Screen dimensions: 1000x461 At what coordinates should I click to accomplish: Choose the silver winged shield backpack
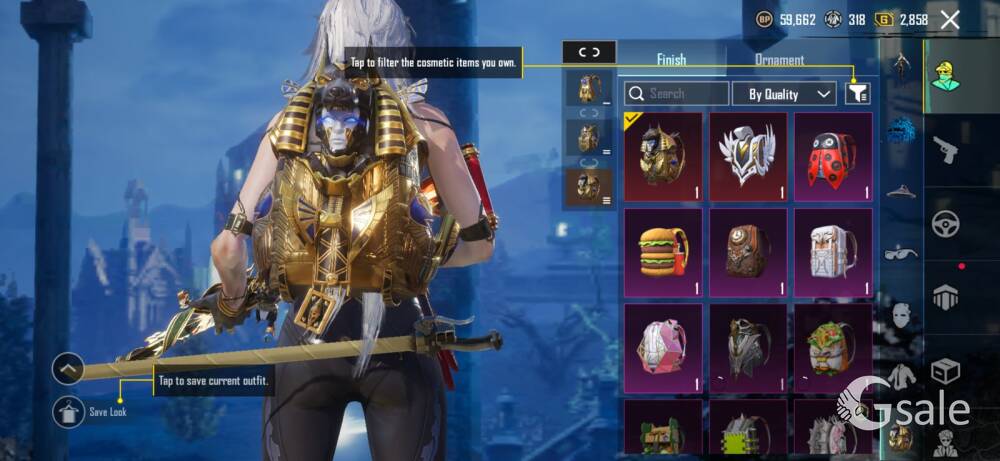(748, 156)
